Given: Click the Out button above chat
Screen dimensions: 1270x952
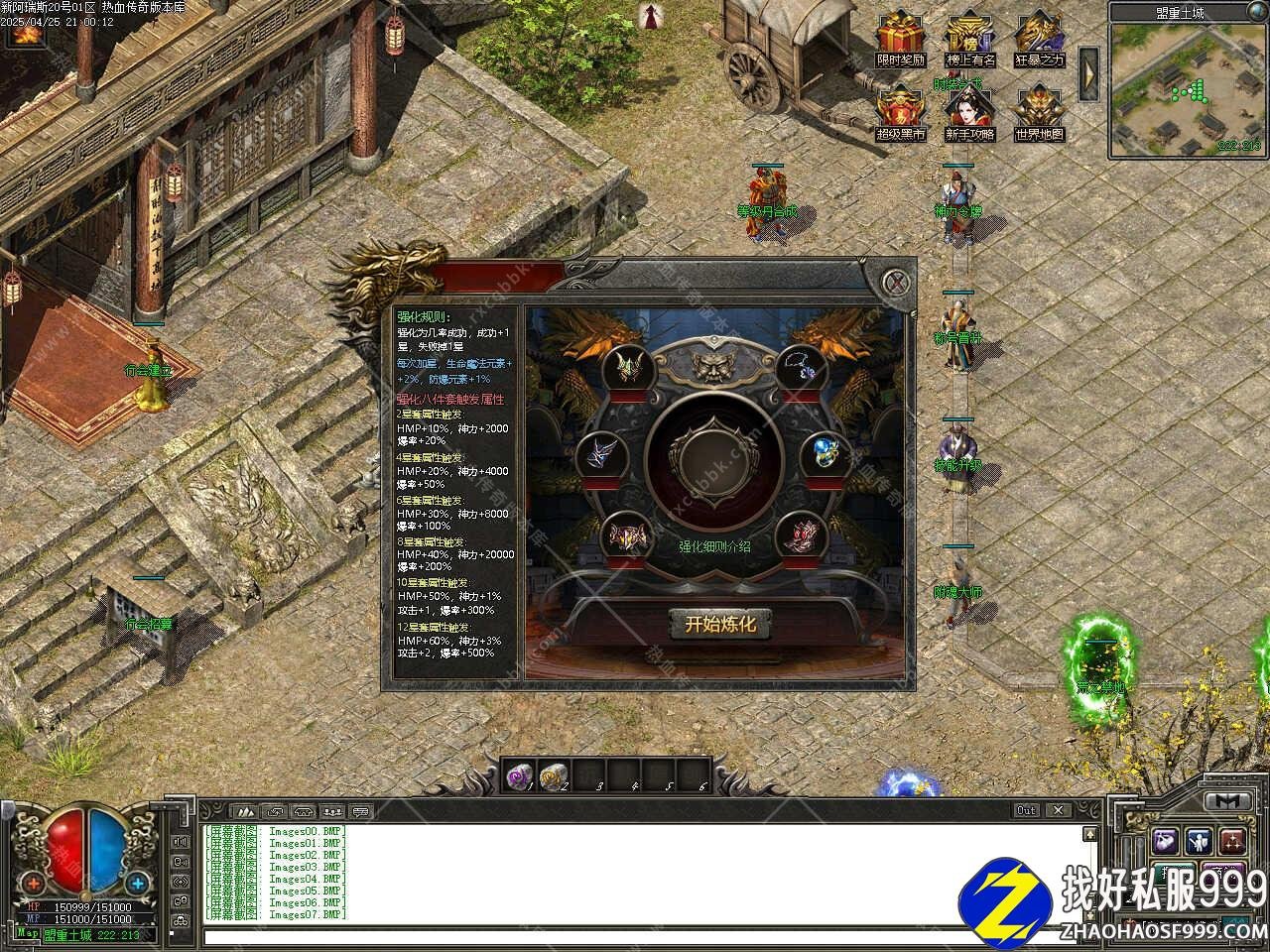Looking at the screenshot, I should (x=1027, y=810).
